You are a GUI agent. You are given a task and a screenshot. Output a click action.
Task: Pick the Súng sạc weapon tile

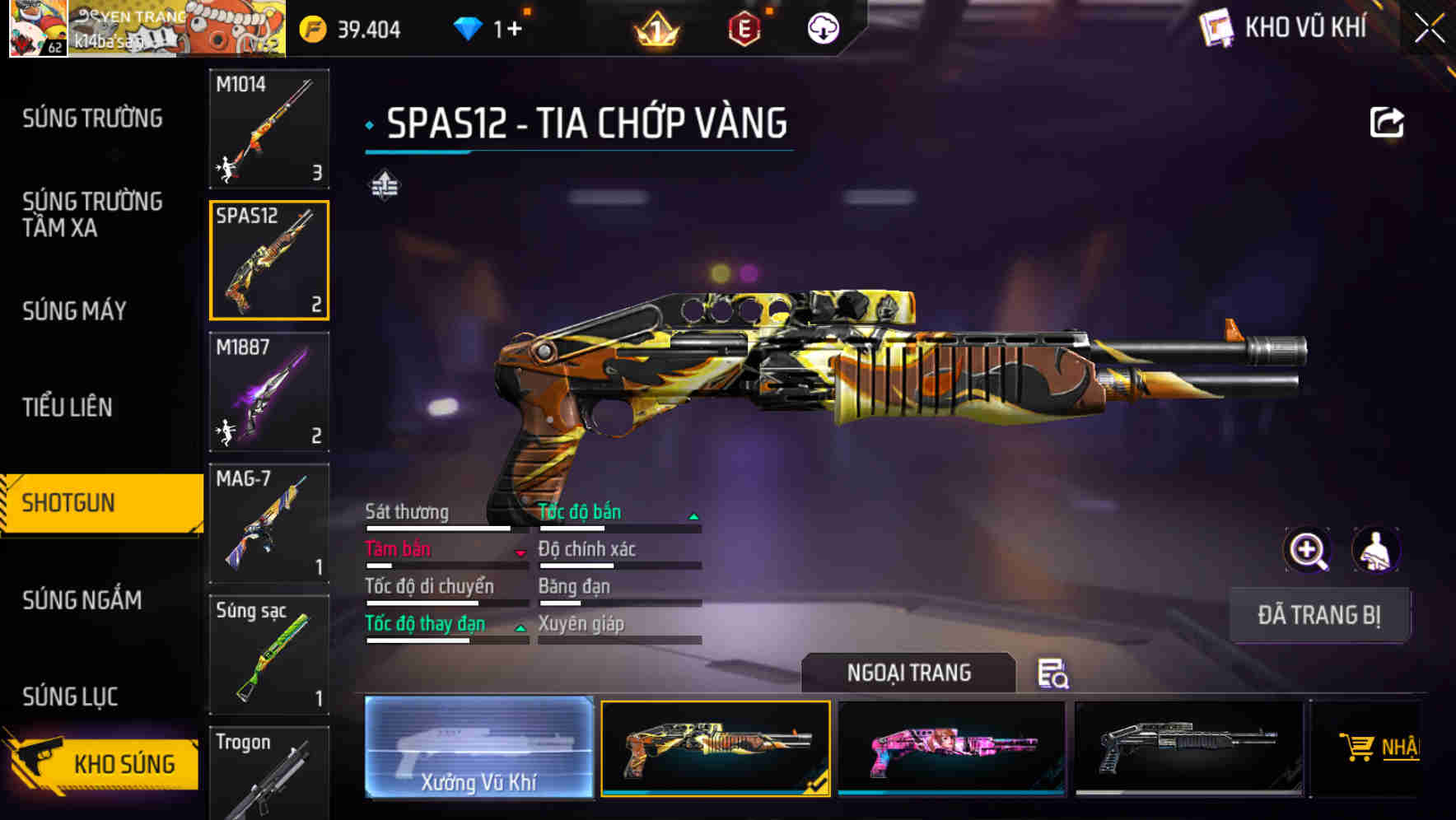pos(269,655)
